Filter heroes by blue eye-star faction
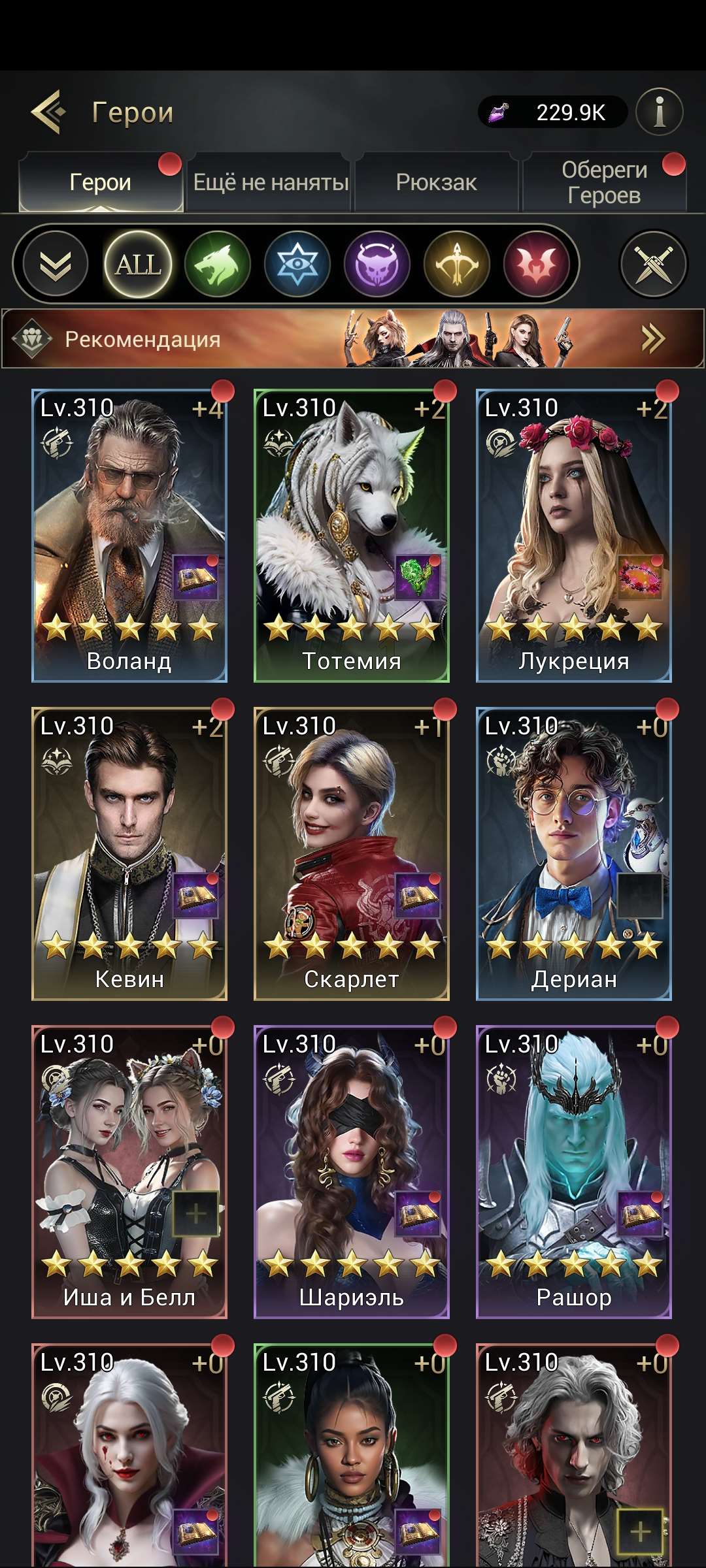The image size is (706, 1568). (x=297, y=264)
